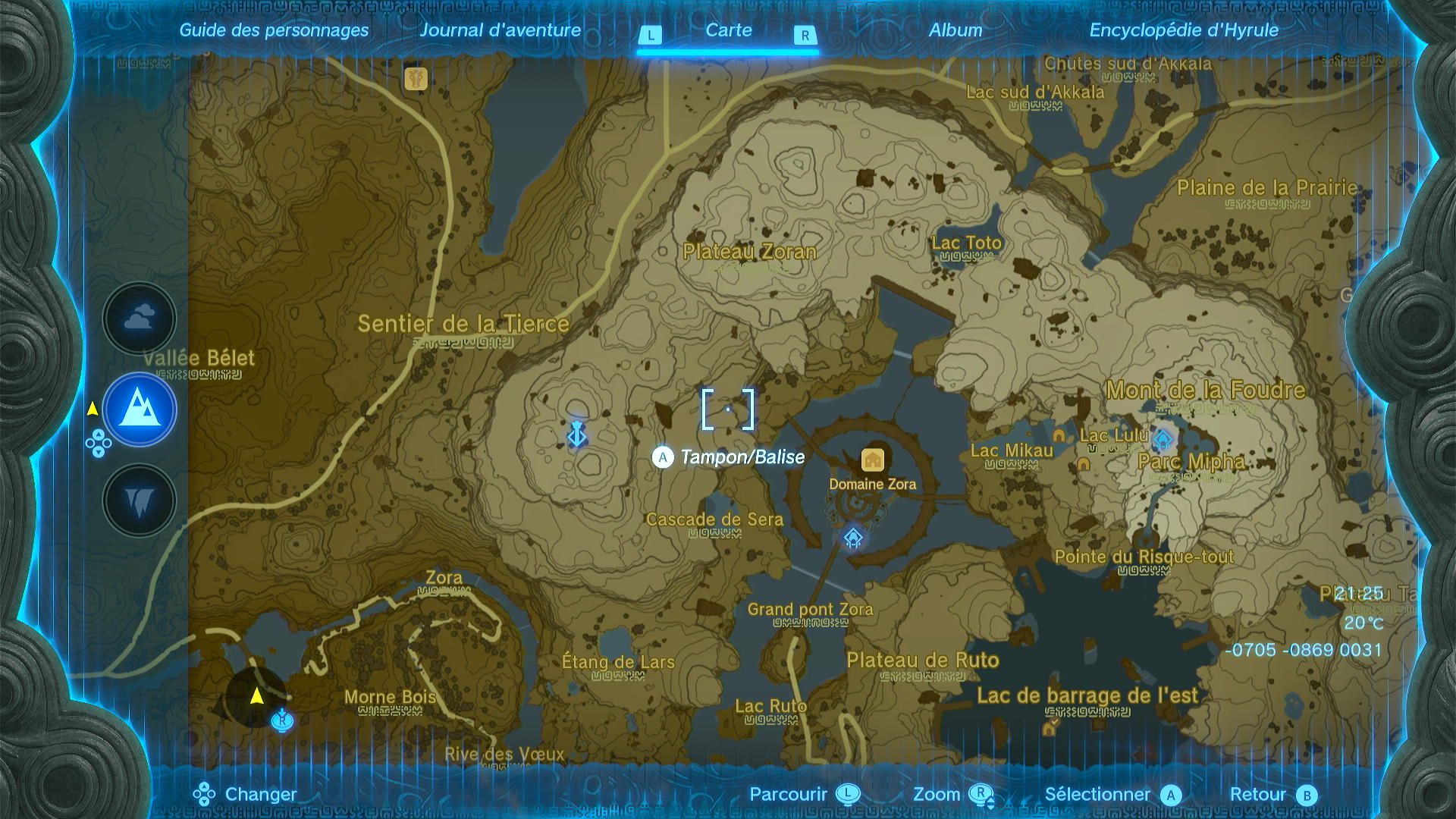Click the house icon by Lac de barrage de l'est

[1049, 730]
